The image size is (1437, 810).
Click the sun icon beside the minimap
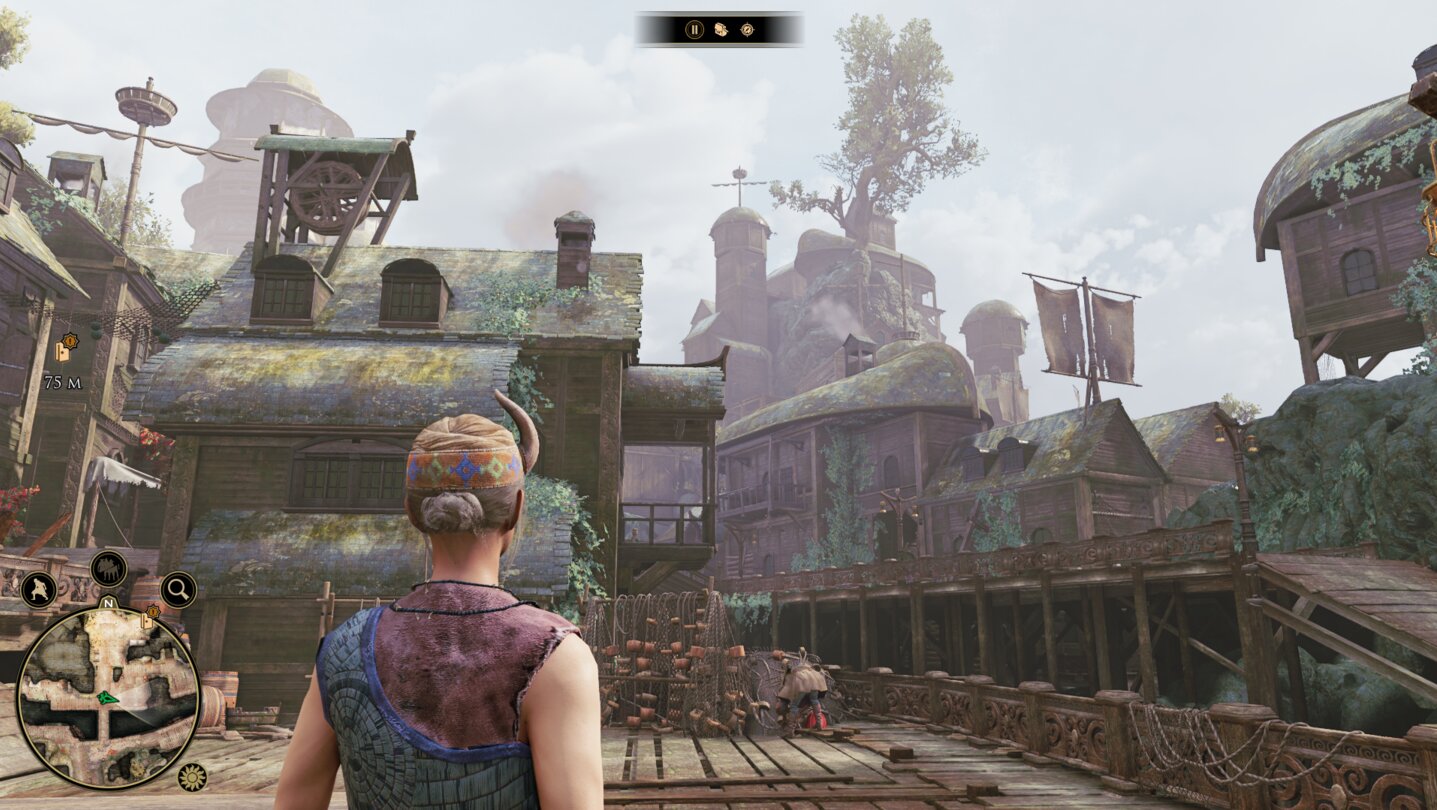click(191, 776)
